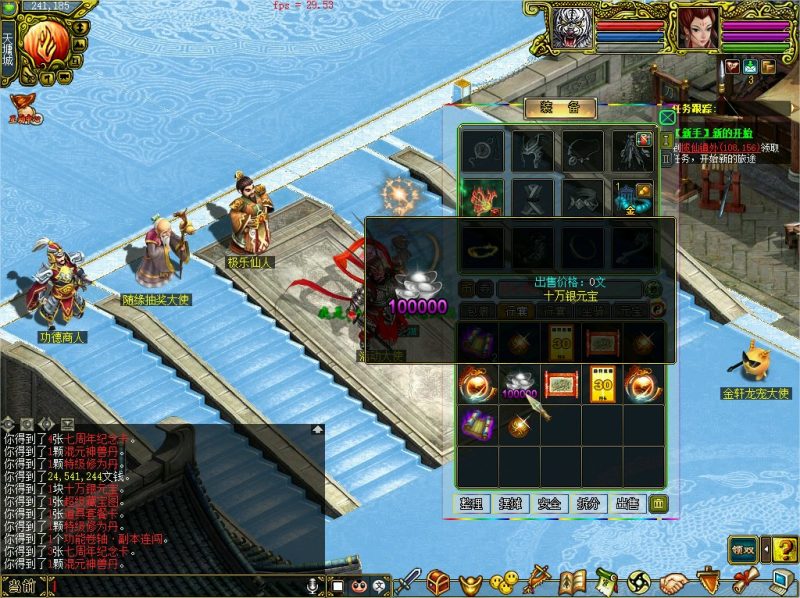
Task: Click the yellow question mark help button
Action: (x=785, y=549)
